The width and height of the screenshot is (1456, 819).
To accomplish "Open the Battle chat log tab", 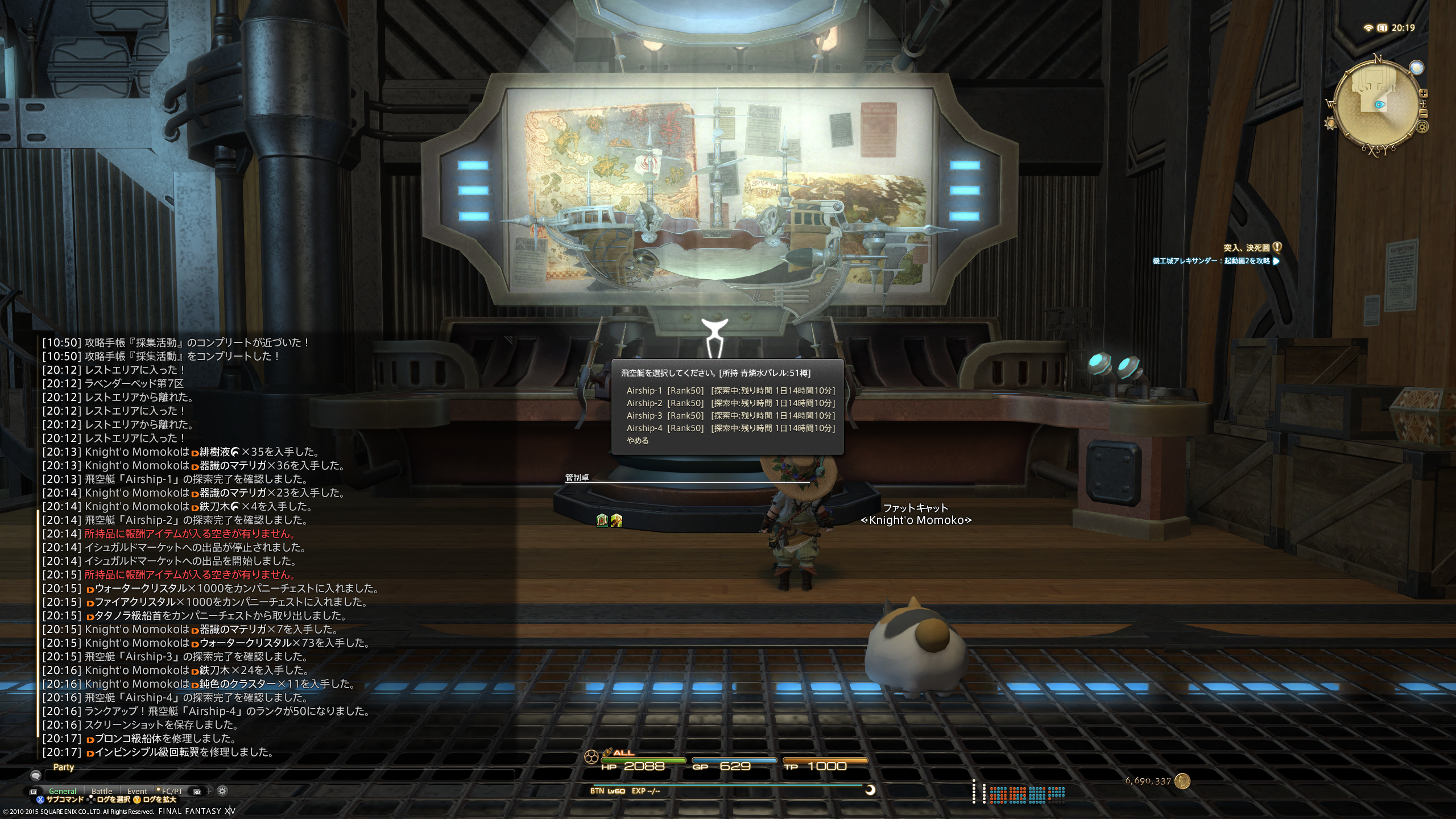I will click(x=102, y=791).
